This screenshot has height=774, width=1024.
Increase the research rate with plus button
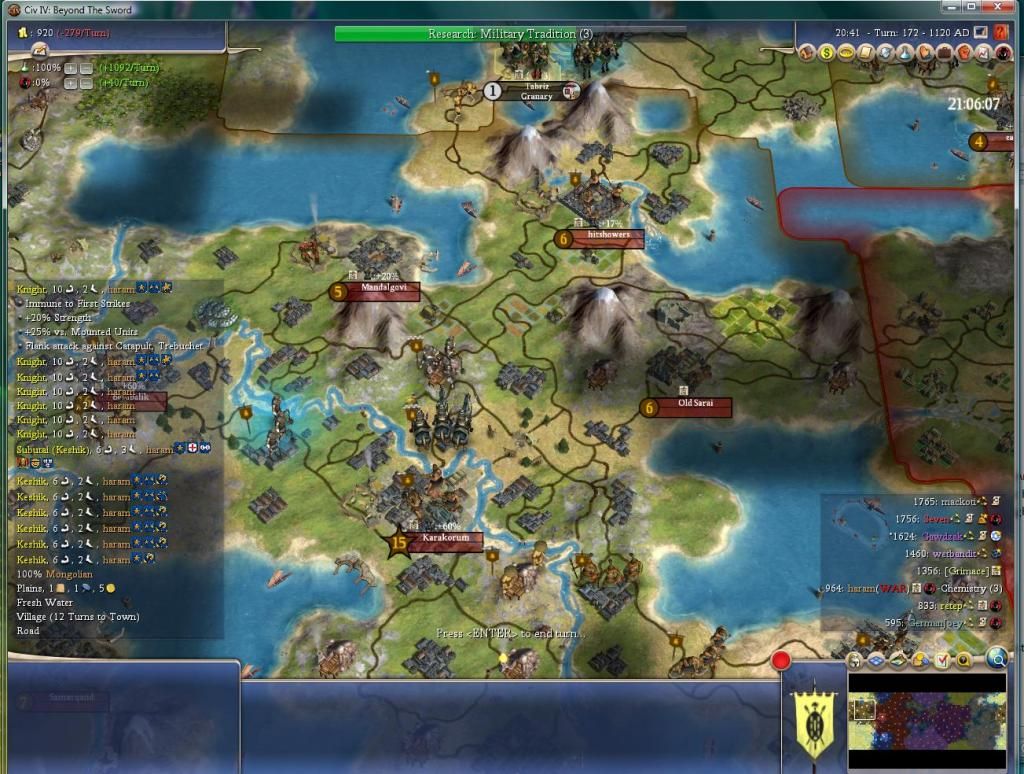(71, 67)
